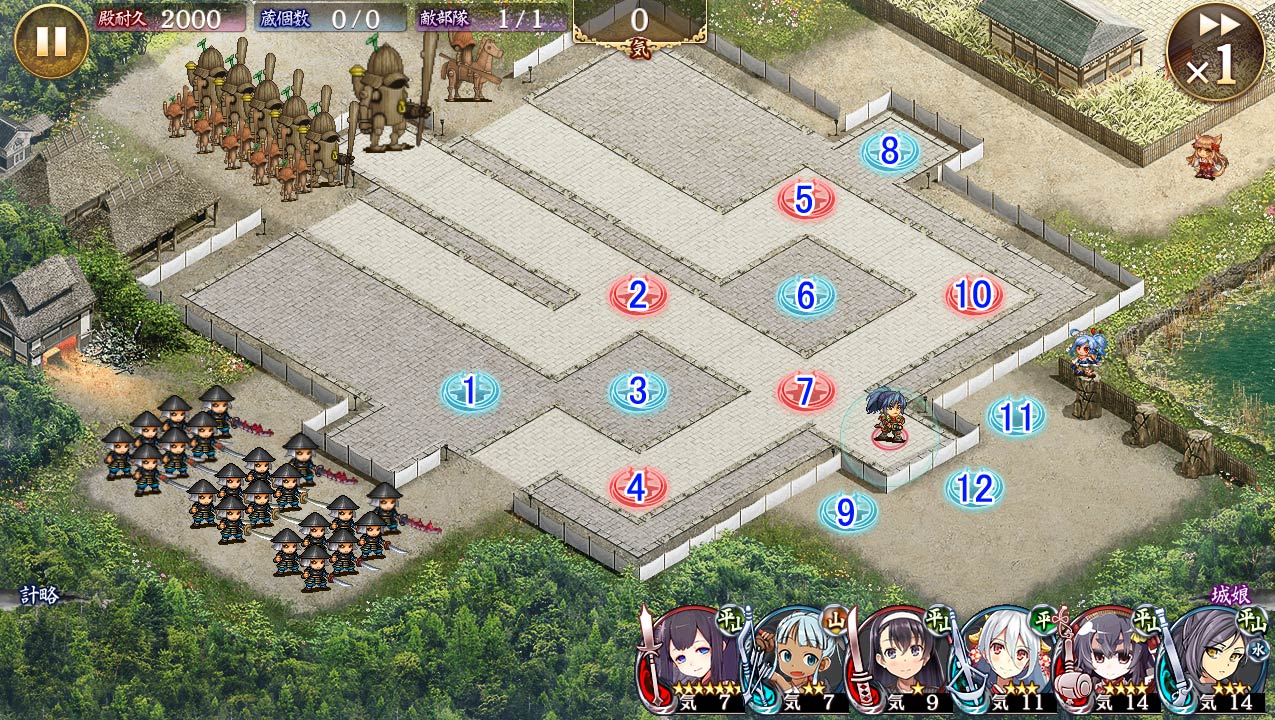Select red deployment tile number 4
This screenshot has width=1275, height=720.
tap(638, 487)
